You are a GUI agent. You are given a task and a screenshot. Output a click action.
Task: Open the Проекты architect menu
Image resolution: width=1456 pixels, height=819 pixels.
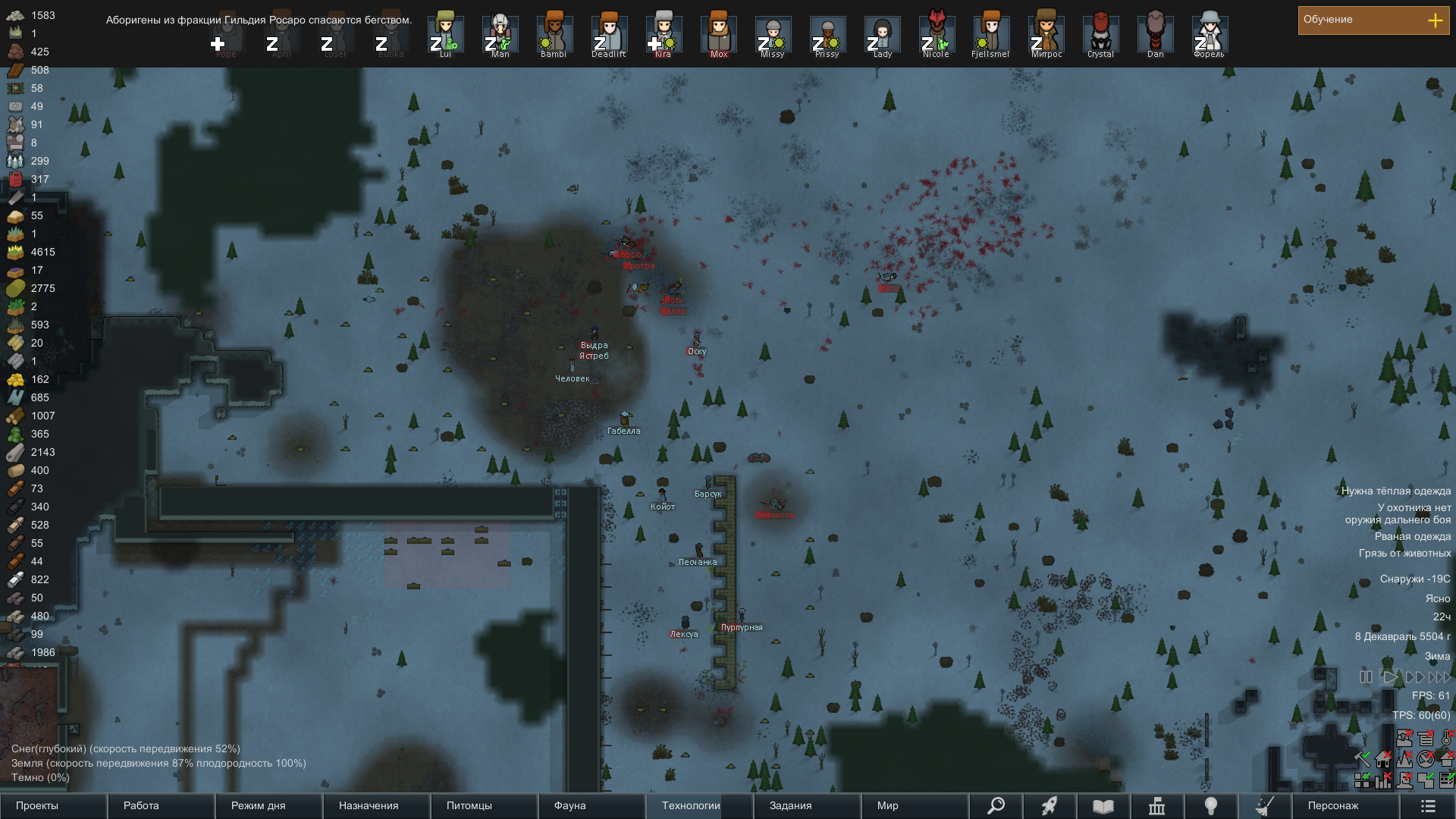pos(53,805)
